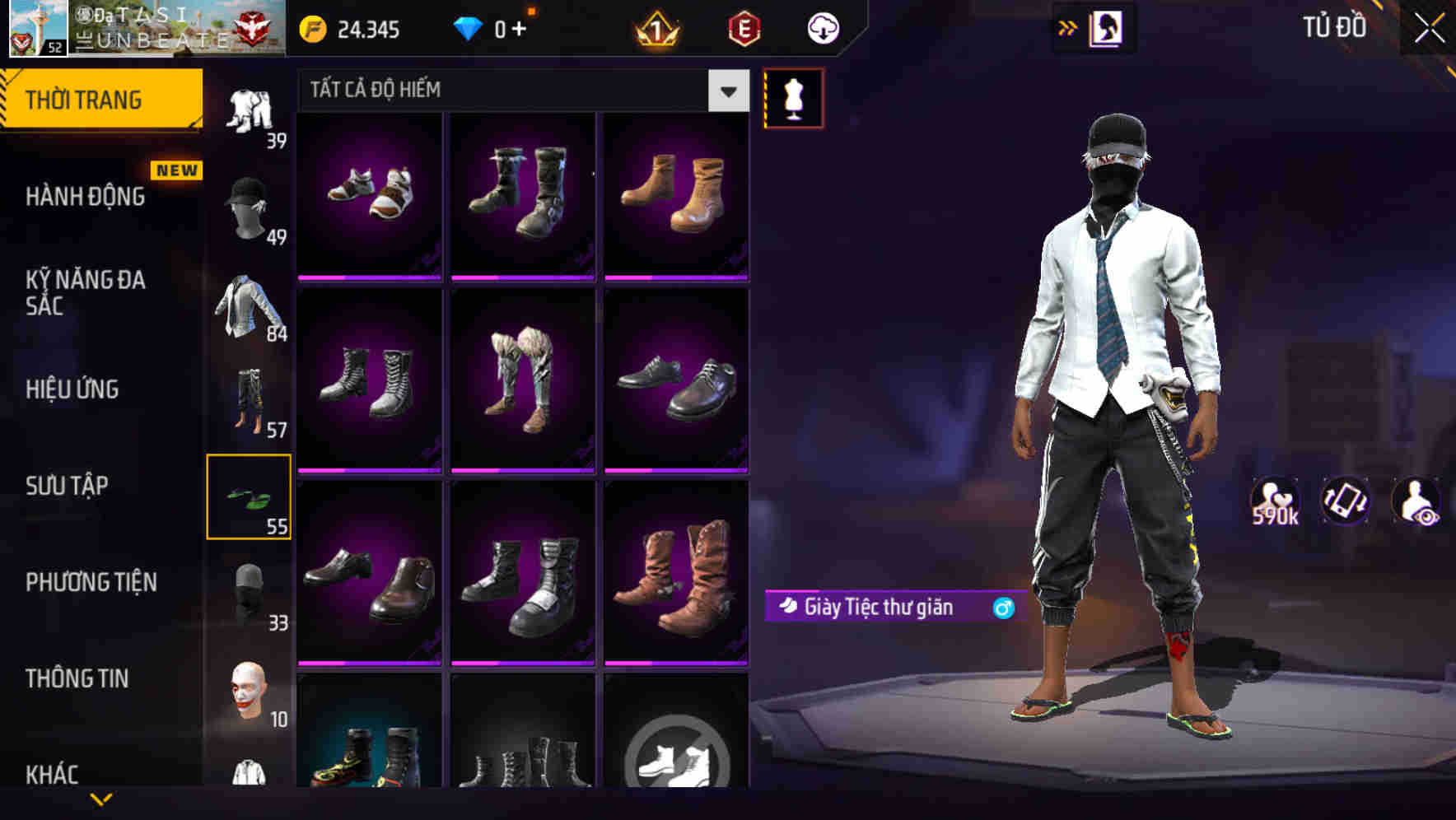
Task: Click the 590k likes heart icon
Action: pyautogui.click(x=1274, y=500)
